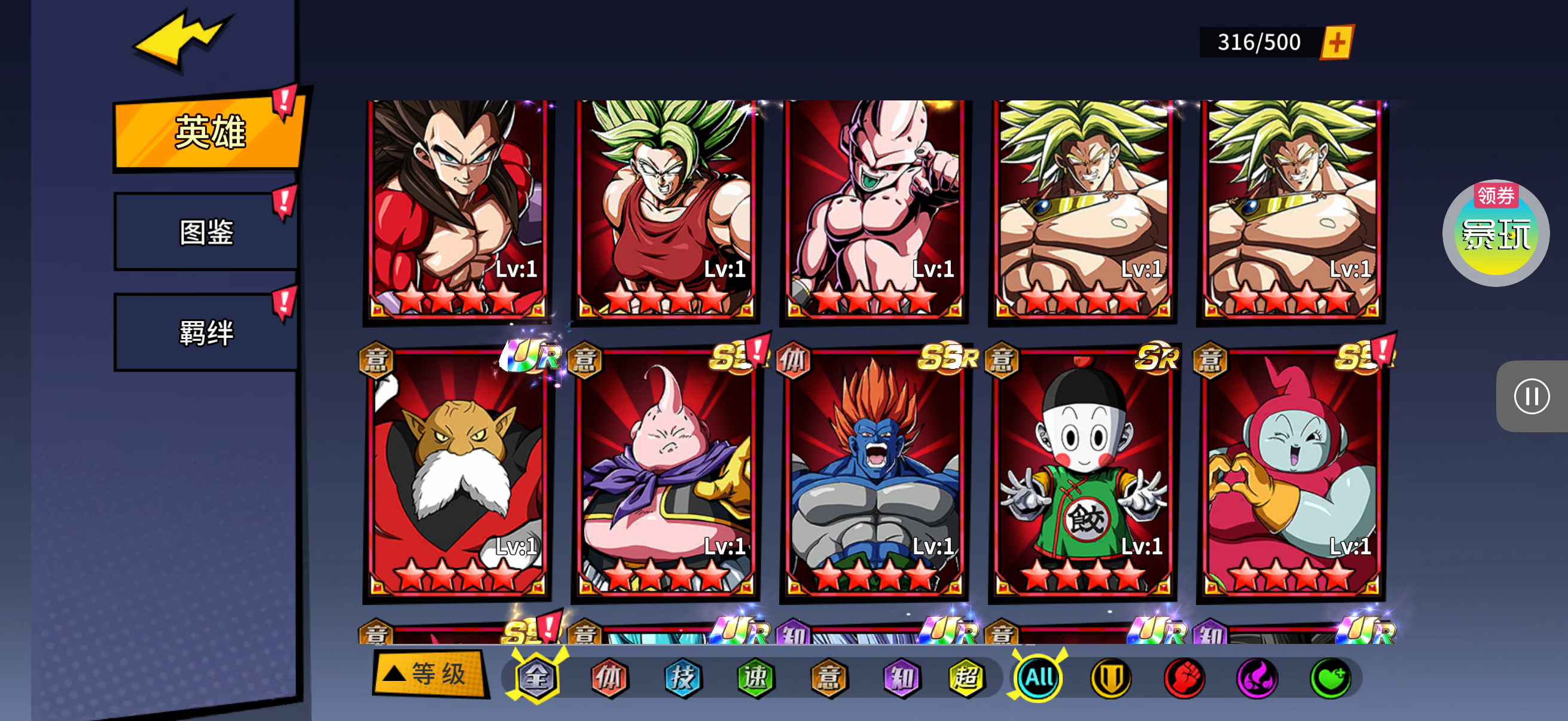
Task: Go back with the yellow arrow
Action: click(x=181, y=38)
